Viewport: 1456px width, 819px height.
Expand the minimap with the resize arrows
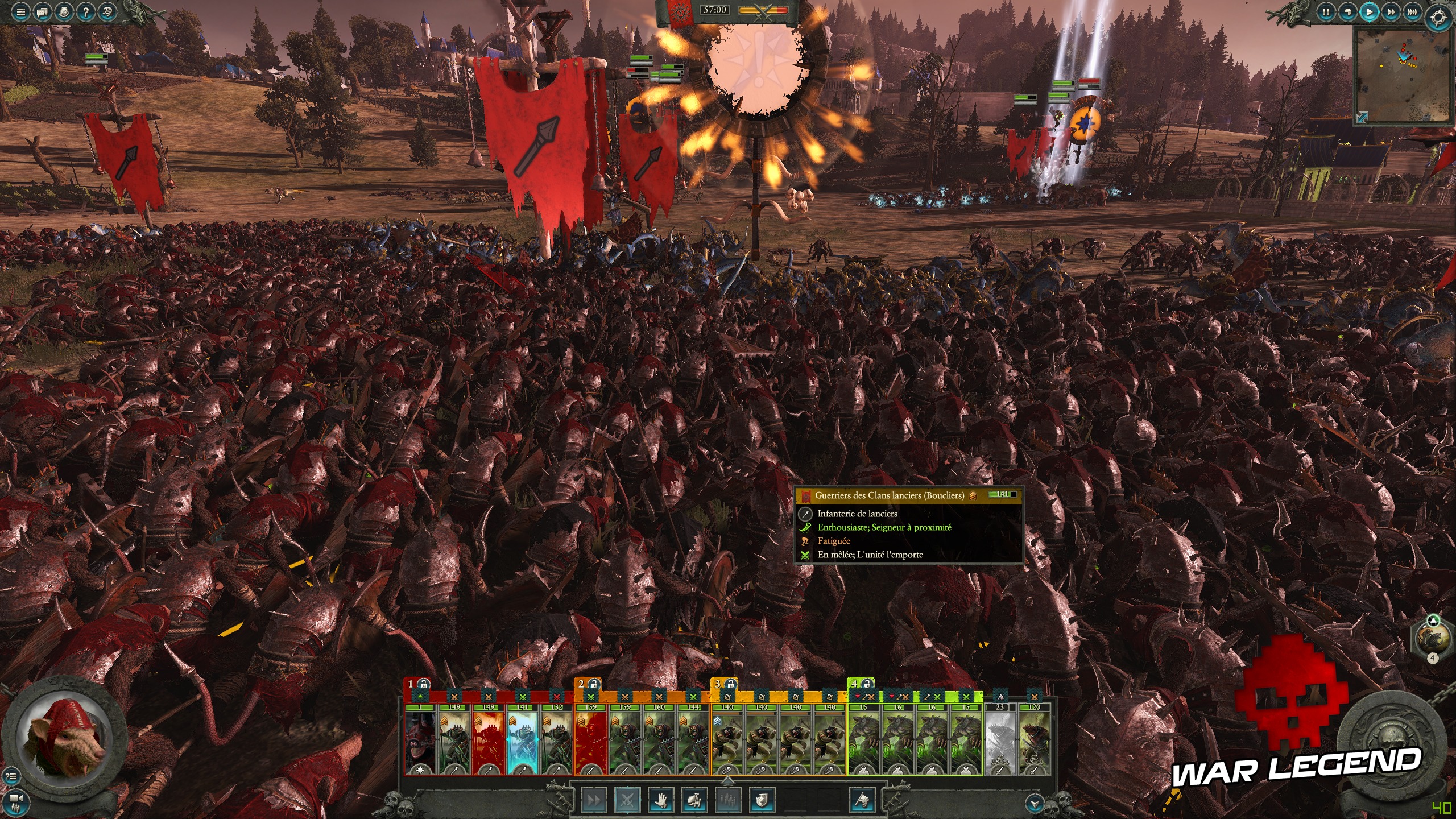click(x=1362, y=117)
